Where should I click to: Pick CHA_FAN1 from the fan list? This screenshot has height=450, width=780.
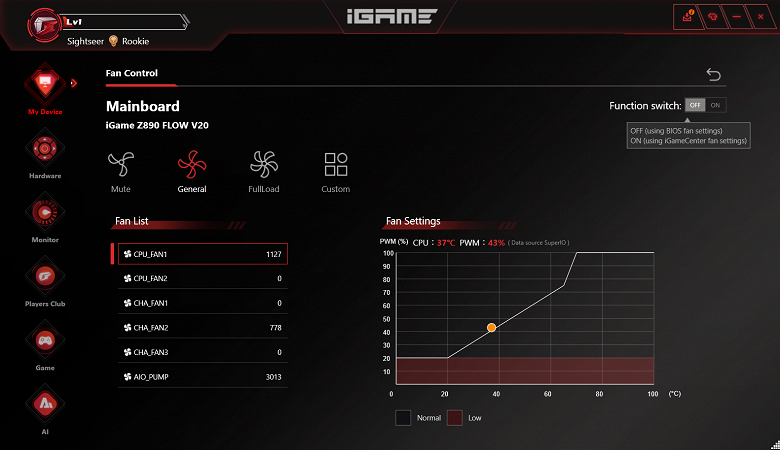click(202, 303)
